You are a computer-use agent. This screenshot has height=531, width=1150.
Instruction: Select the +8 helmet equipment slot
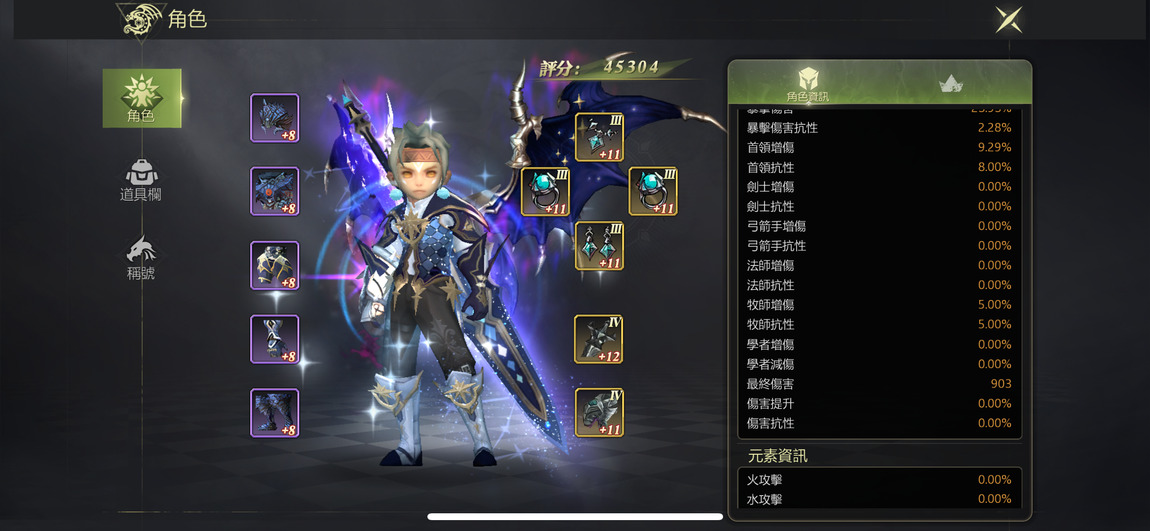point(274,118)
